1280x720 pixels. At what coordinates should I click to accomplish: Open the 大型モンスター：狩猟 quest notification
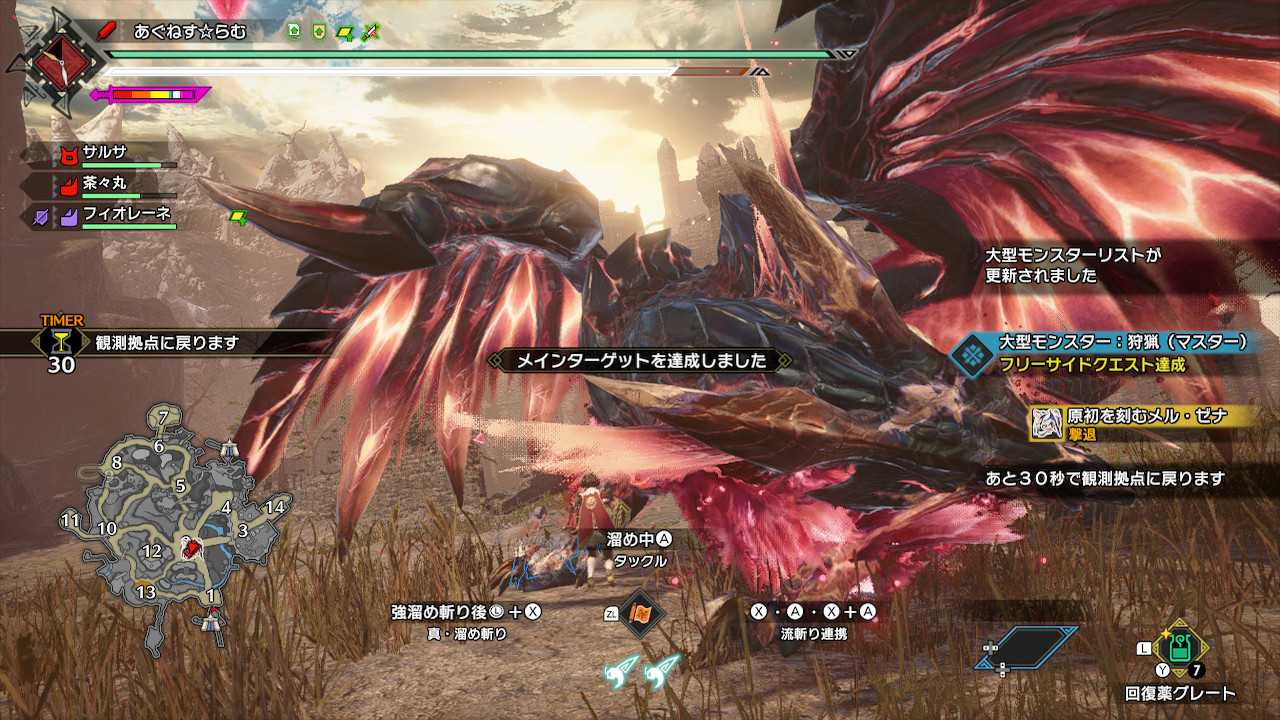(x=1110, y=352)
